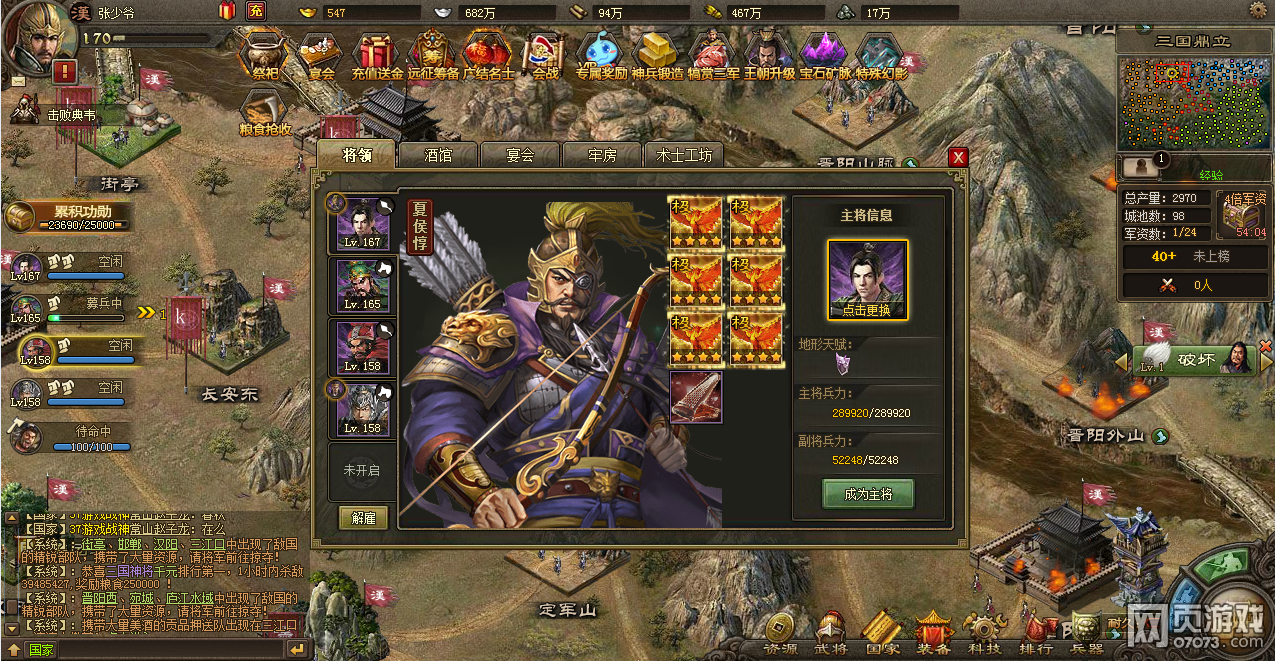Open the 装备 equipment menu

(933, 632)
